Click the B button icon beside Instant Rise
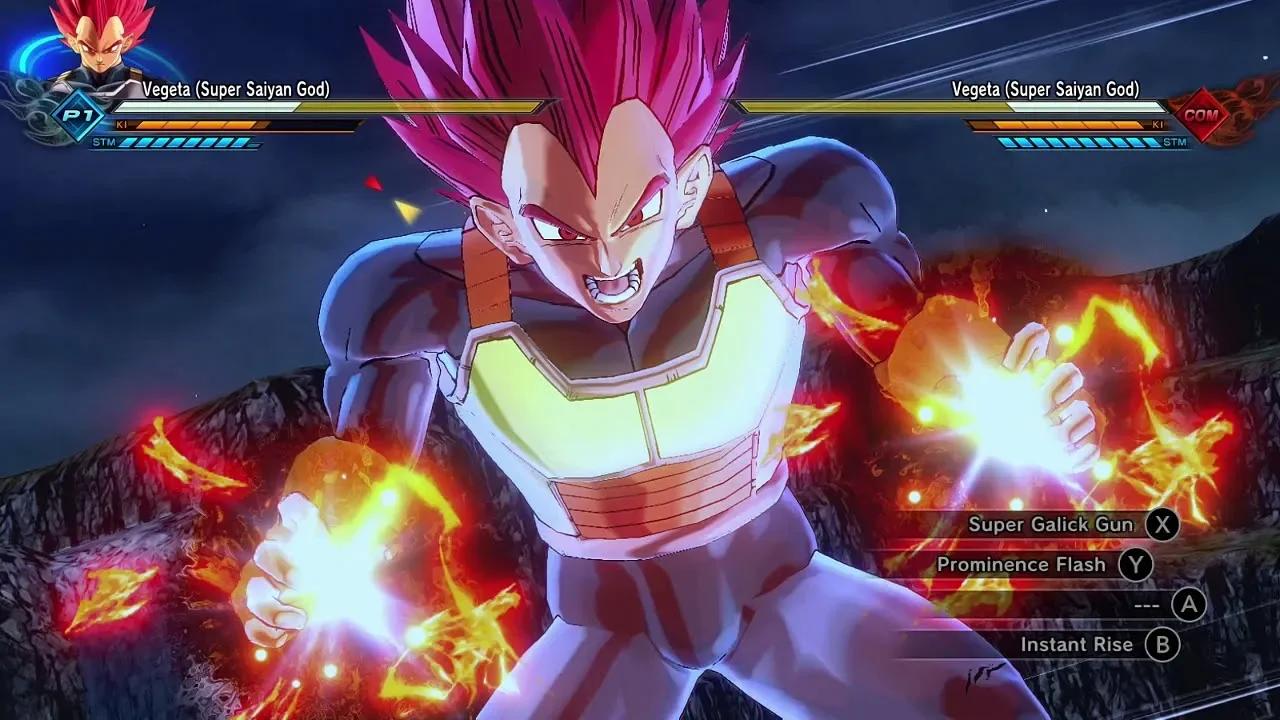Screen dimensions: 1280x720 [x=1162, y=645]
